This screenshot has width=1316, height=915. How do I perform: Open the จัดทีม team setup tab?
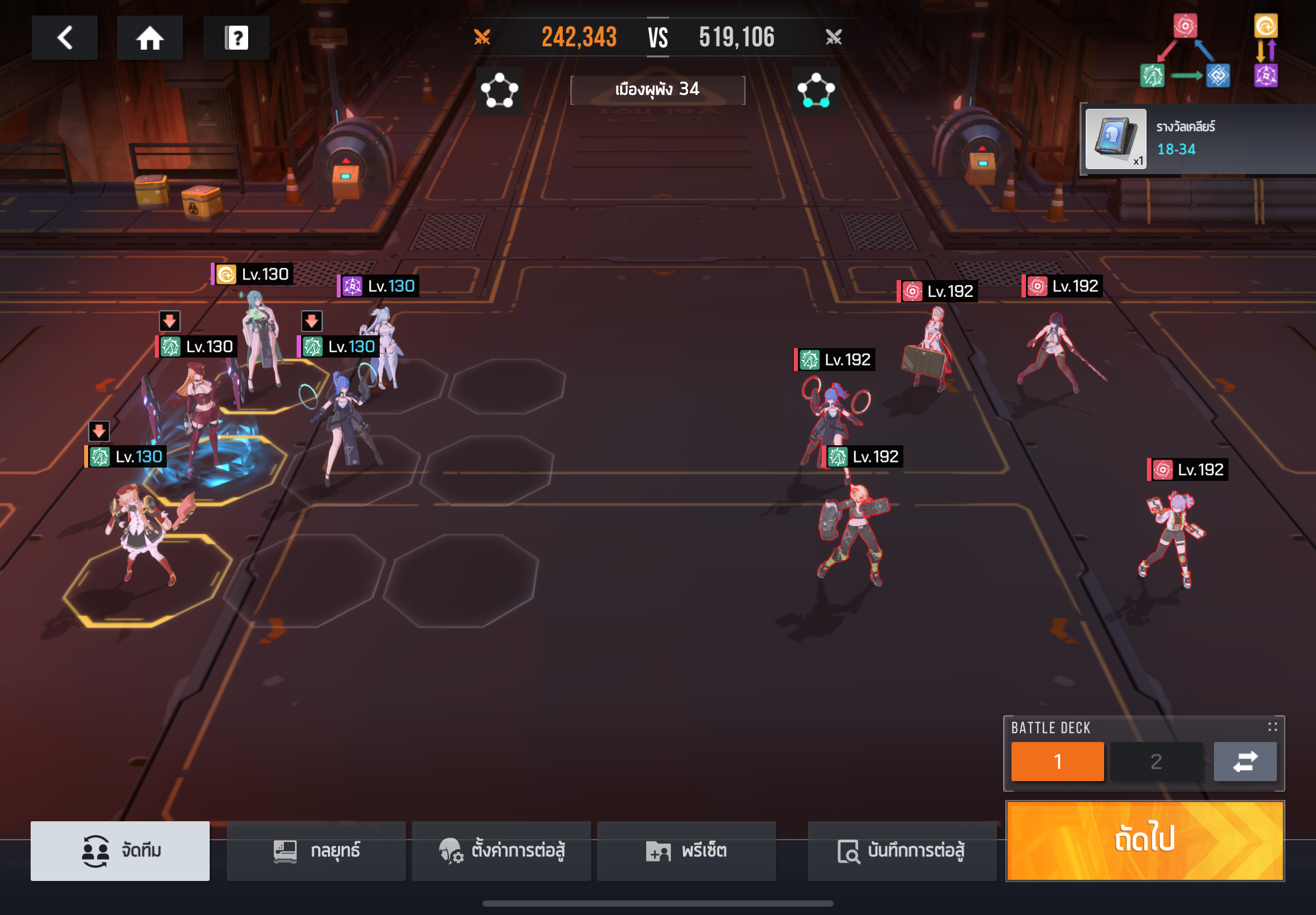[120, 850]
